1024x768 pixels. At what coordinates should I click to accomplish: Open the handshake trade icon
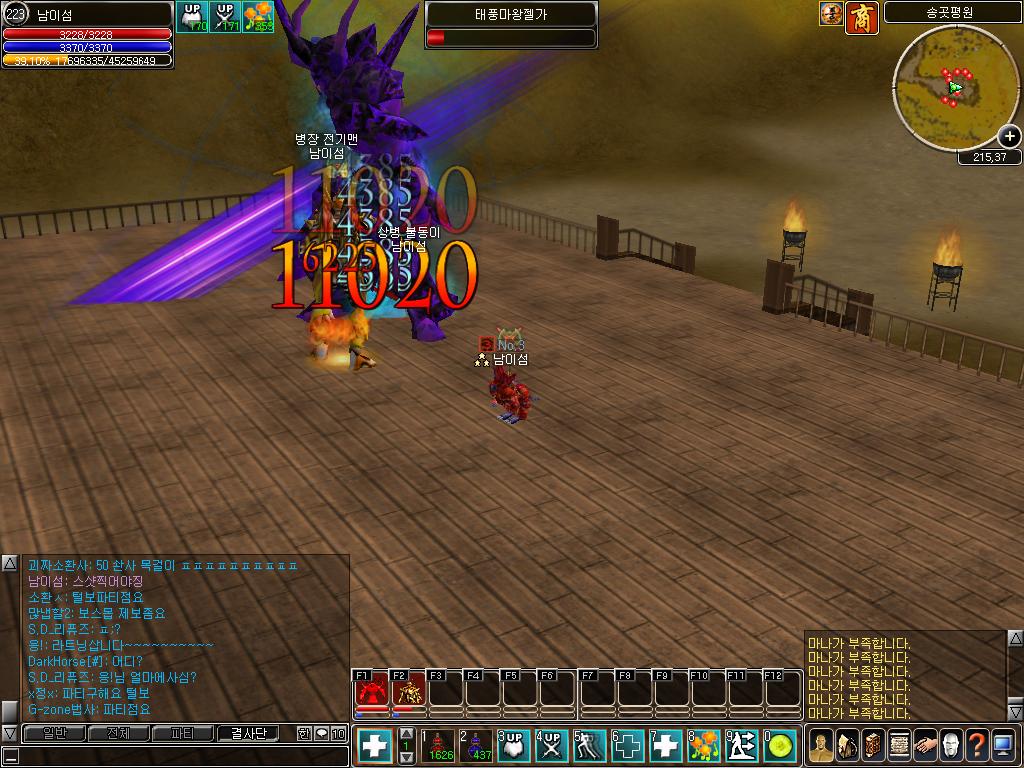924,745
